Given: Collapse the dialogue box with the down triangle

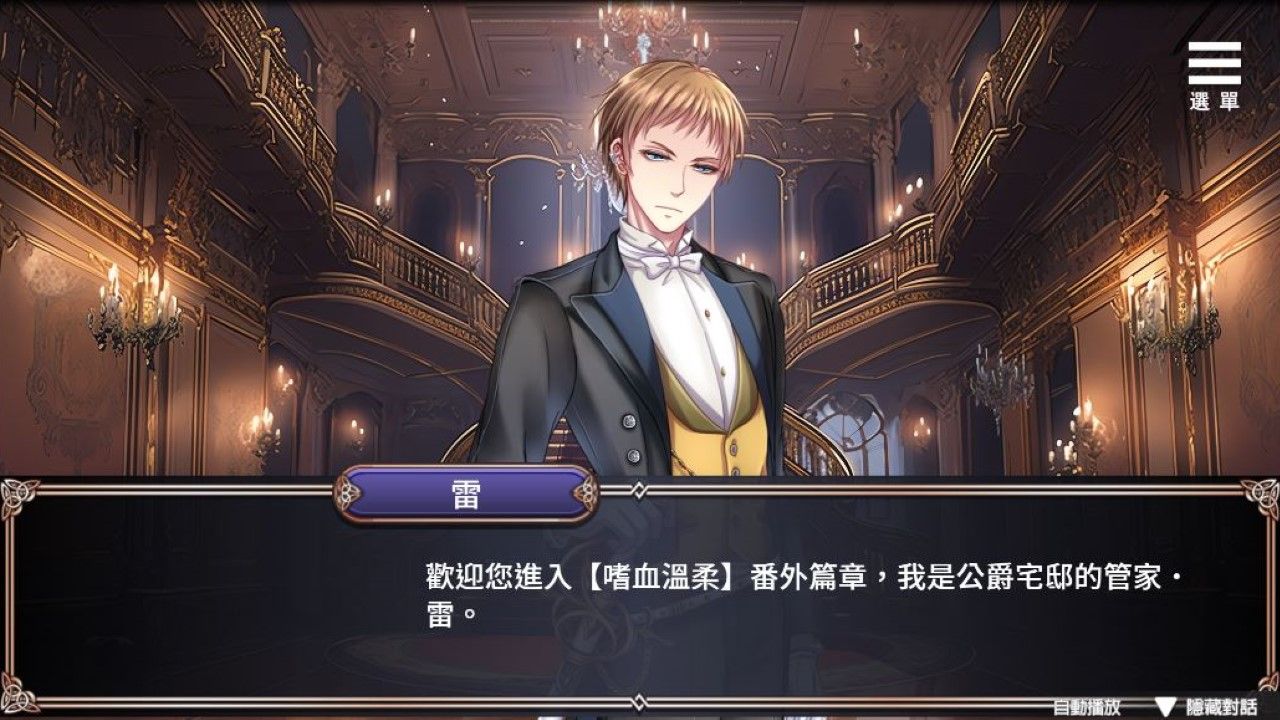Looking at the screenshot, I should point(1166,706).
